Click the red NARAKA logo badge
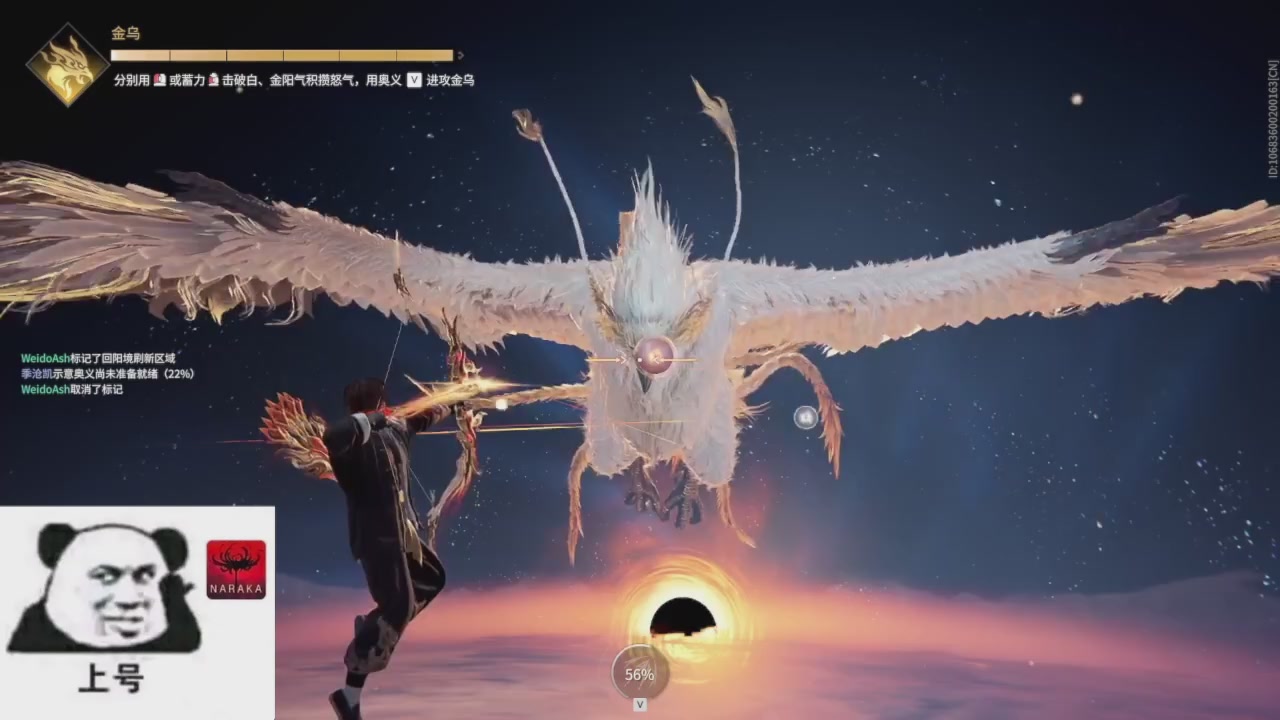Screen dimensions: 1280x720 tap(236, 569)
